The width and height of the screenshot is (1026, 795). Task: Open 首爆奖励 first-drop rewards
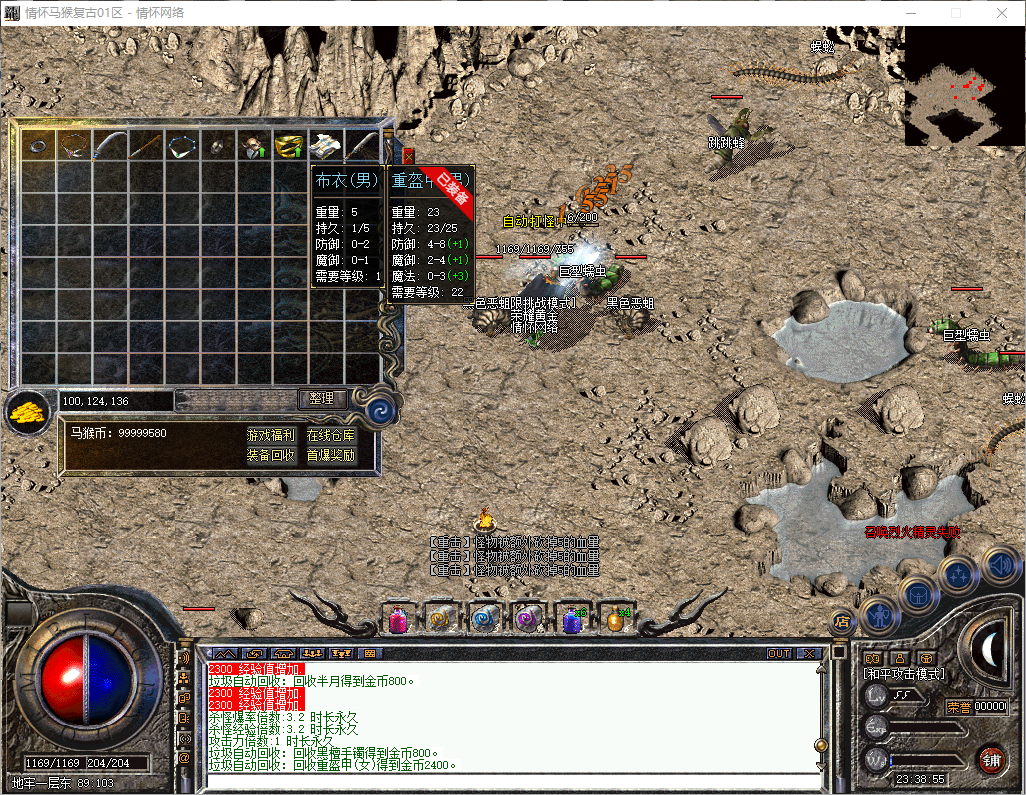coord(330,455)
